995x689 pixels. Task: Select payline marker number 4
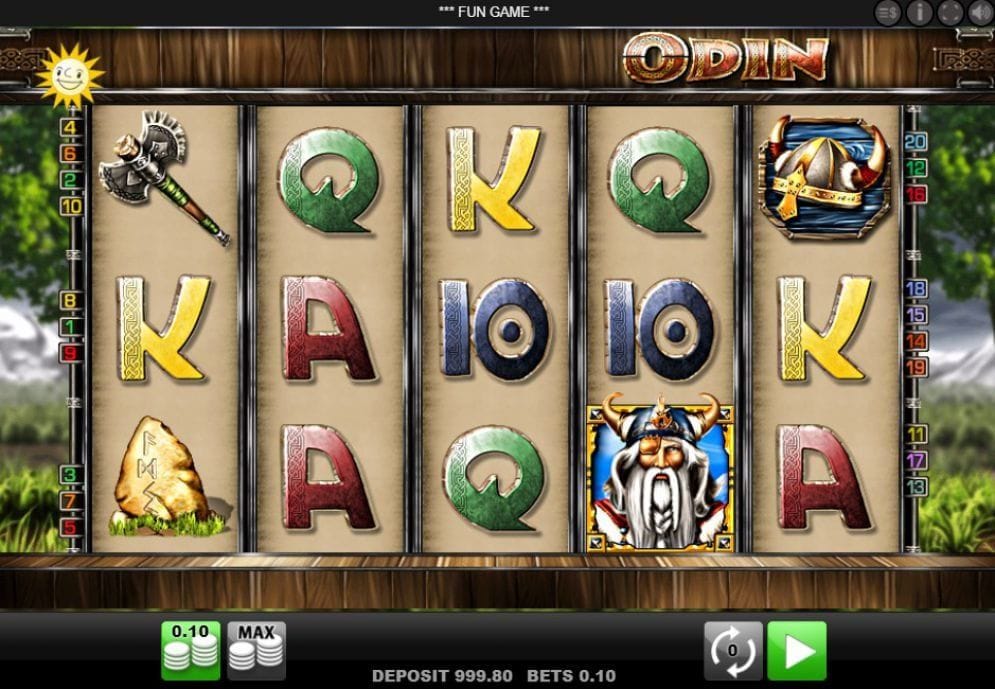coord(71,127)
